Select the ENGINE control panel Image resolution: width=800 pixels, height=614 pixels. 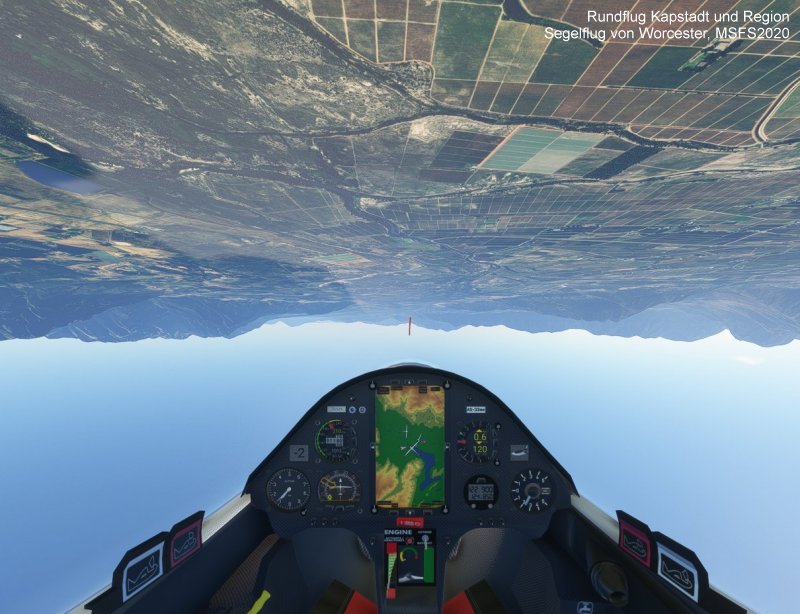click(x=410, y=558)
